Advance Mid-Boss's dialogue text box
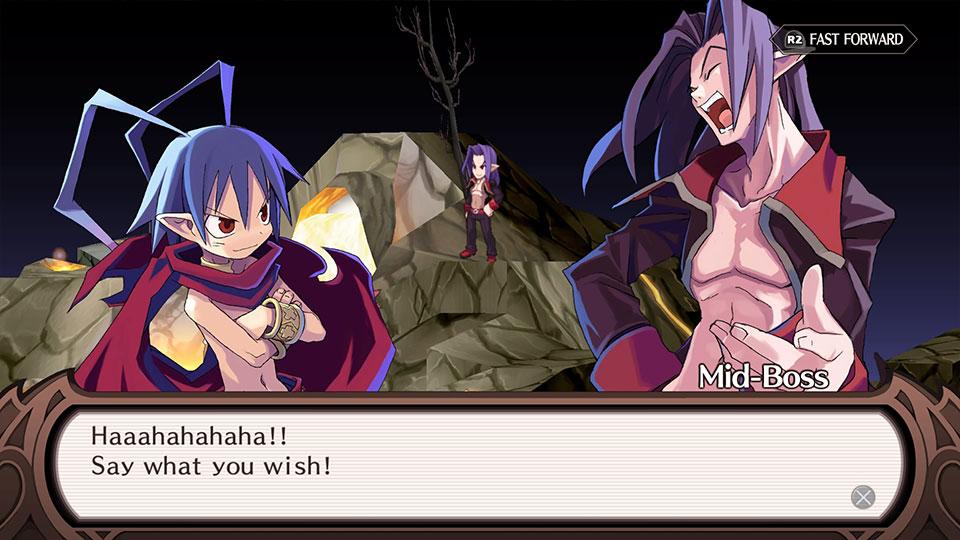This screenshot has width=960, height=540. click(861, 496)
